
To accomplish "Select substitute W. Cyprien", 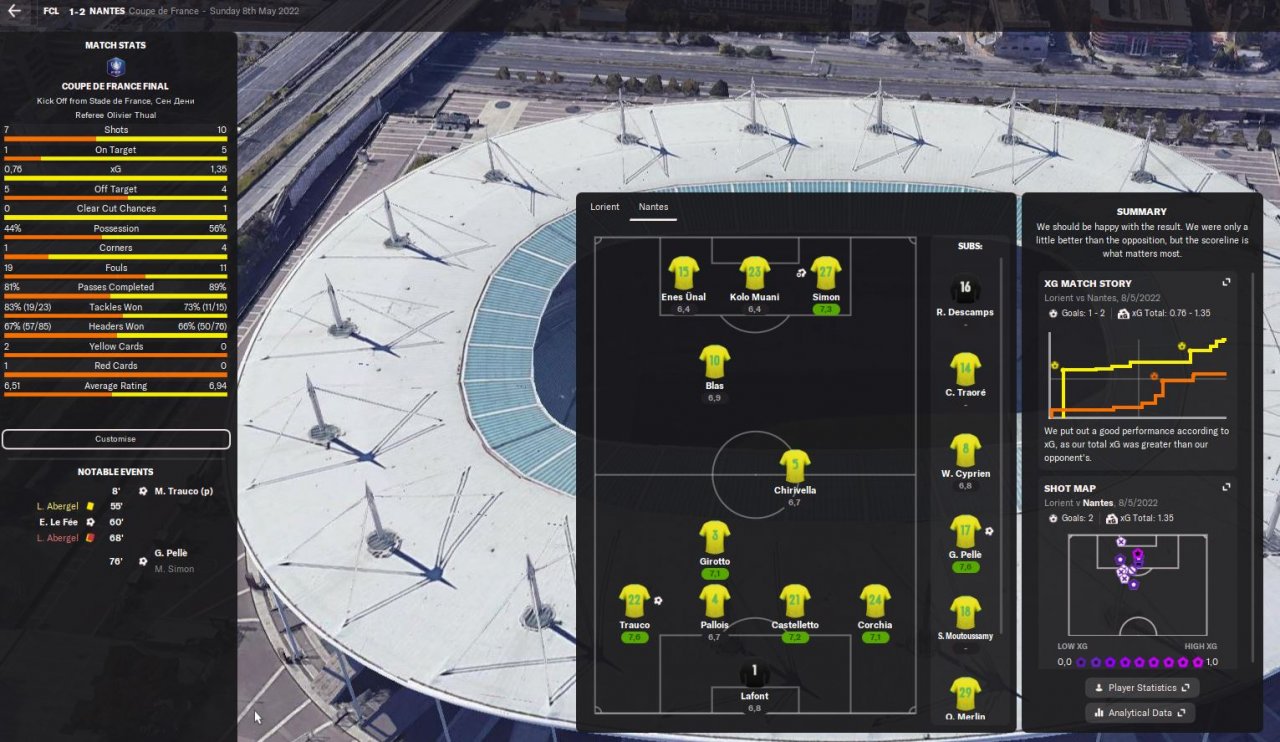I will click(x=965, y=451).
